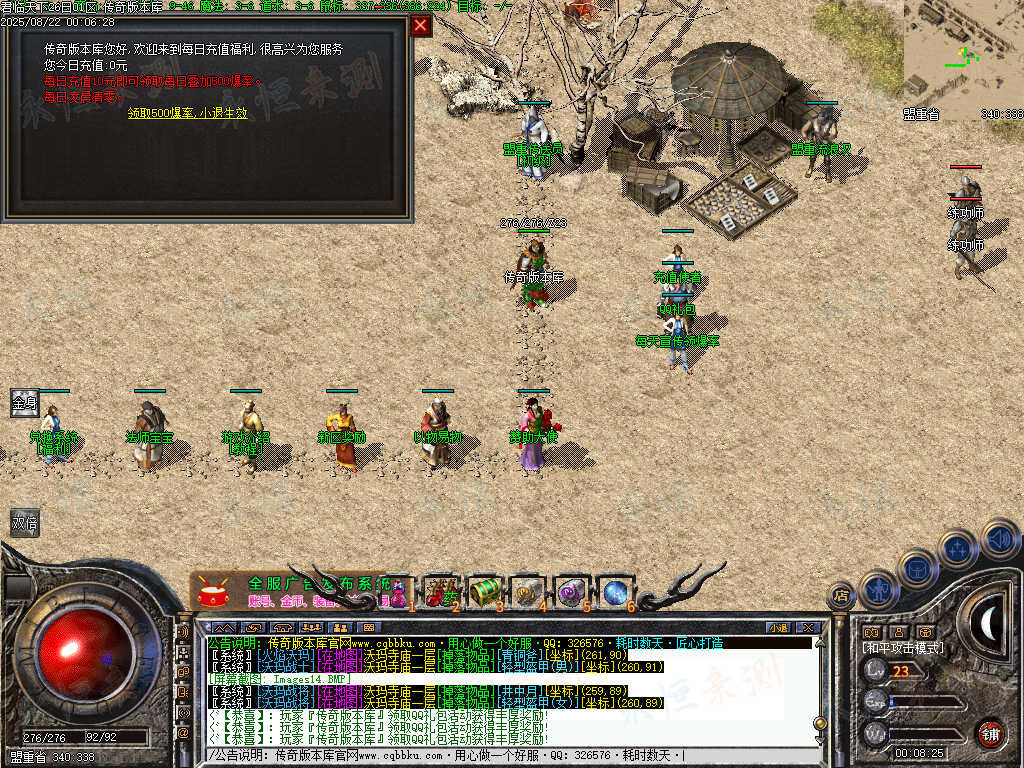Image resolution: width=1024 pixels, height=768 pixels.
Task: Type in the chat input line
Action: [500, 755]
